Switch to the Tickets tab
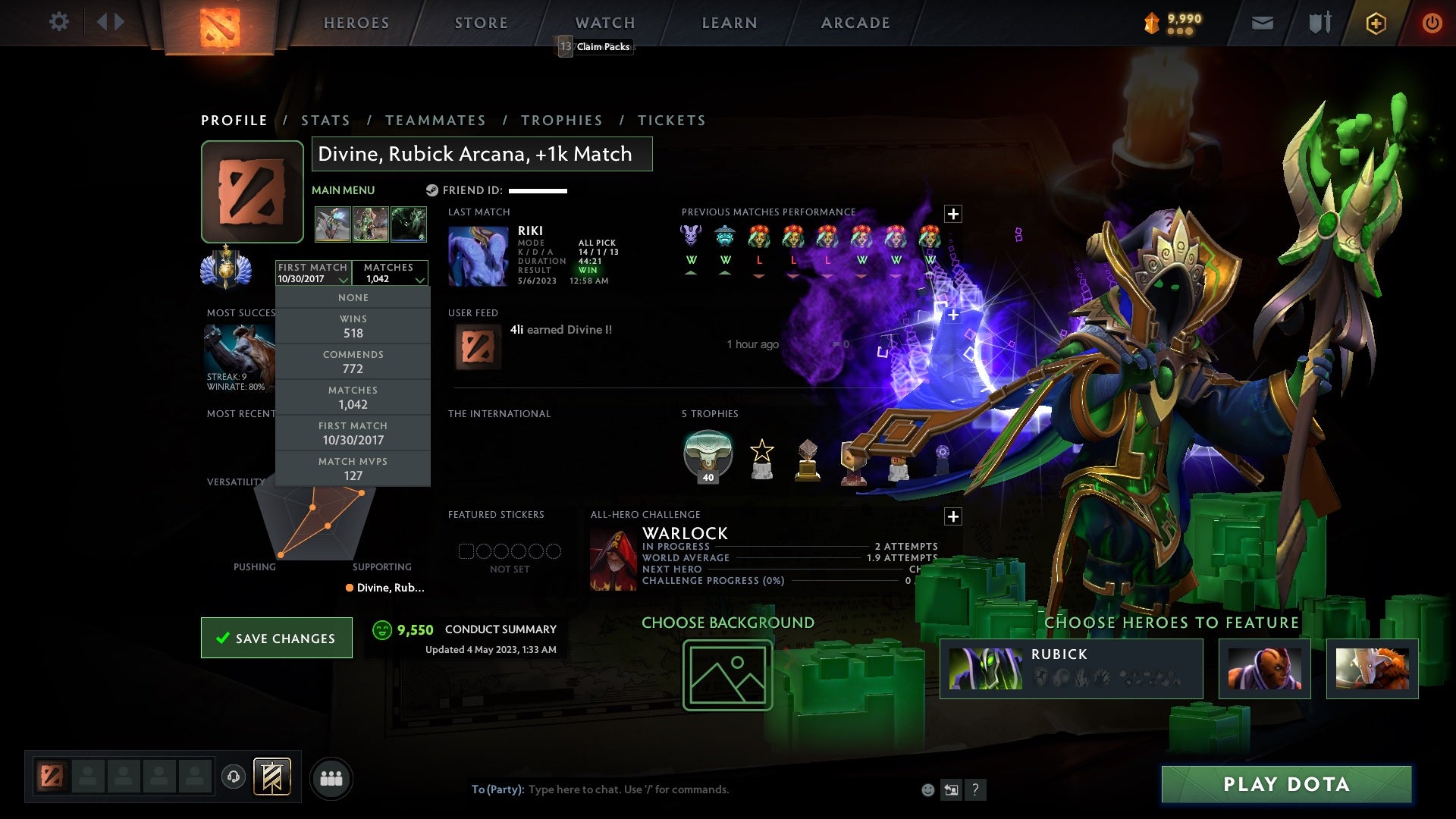1456x819 pixels. point(672,121)
